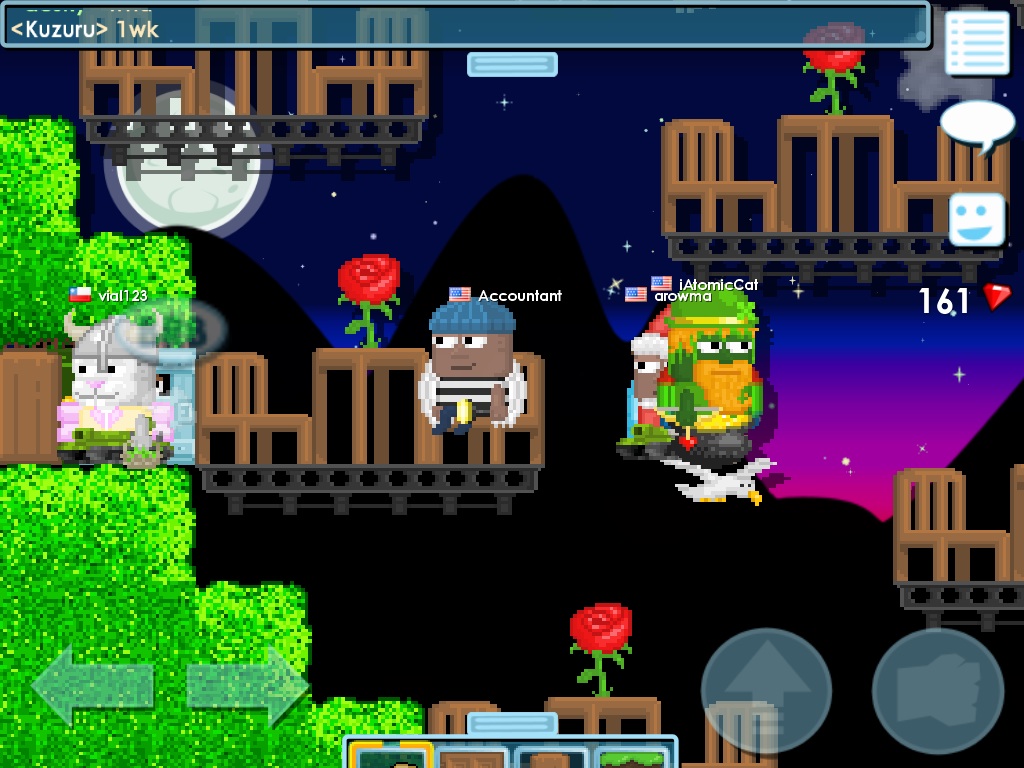Open chat with the speech bubble button
Image resolution: width=1024 pixels, height=768 pixels.
(976, 125)
